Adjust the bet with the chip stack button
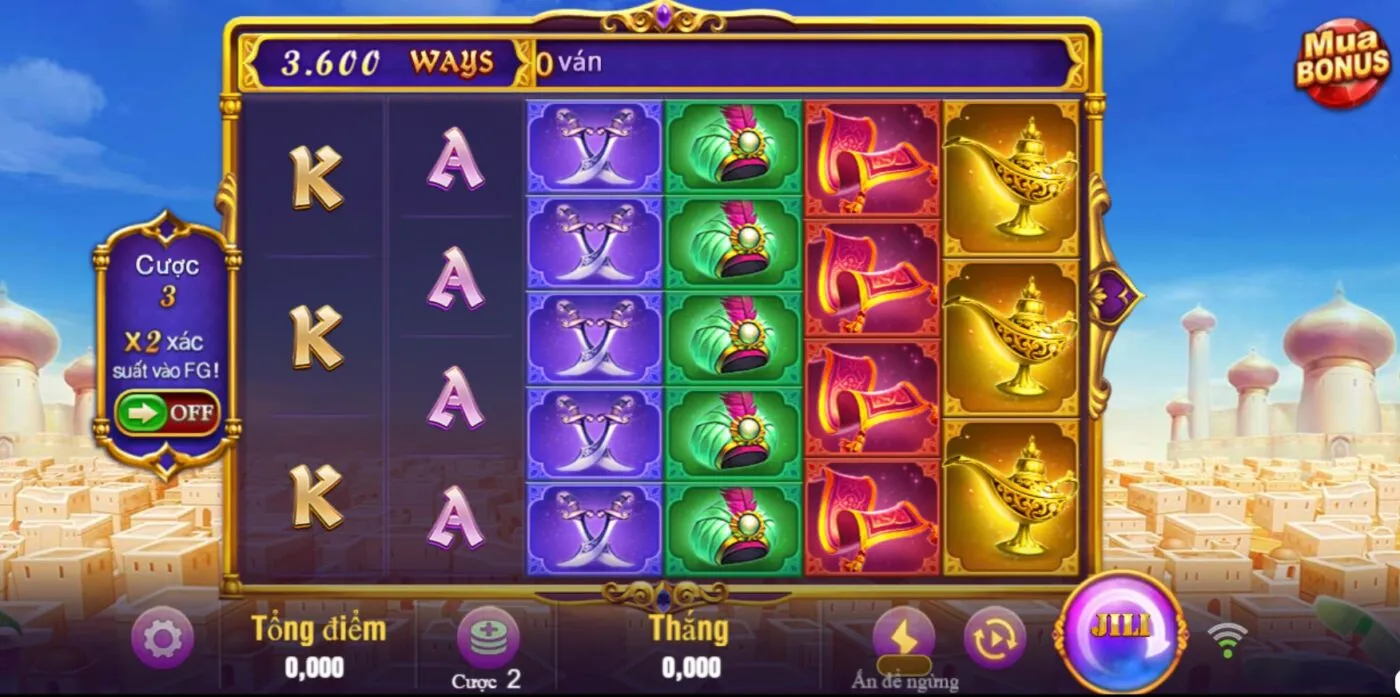1400x697 pixels. pyautogui.click(x=488, y=637)
